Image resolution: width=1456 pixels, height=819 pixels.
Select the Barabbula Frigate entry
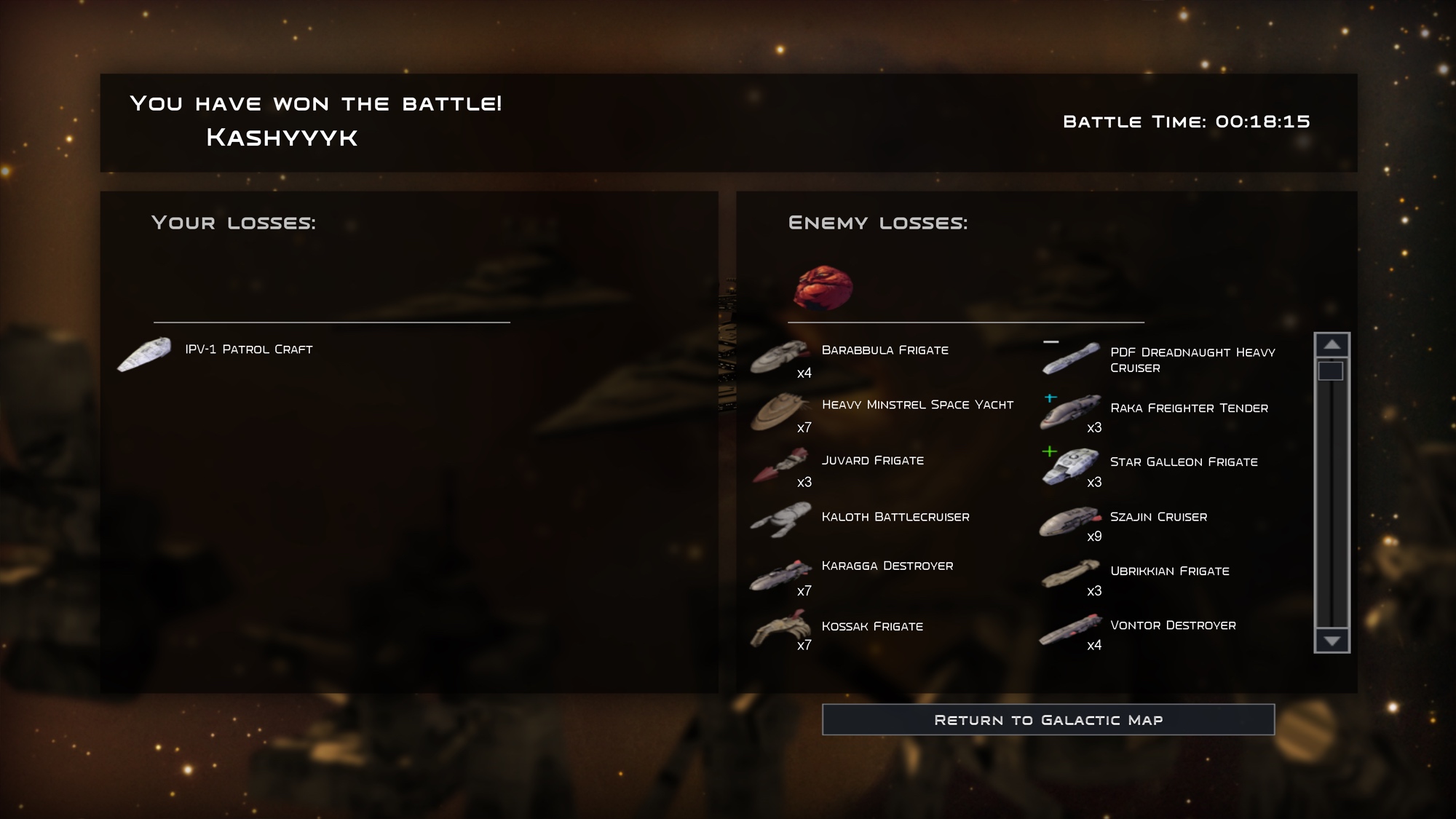pyautogui.click(x=885, y=350)
